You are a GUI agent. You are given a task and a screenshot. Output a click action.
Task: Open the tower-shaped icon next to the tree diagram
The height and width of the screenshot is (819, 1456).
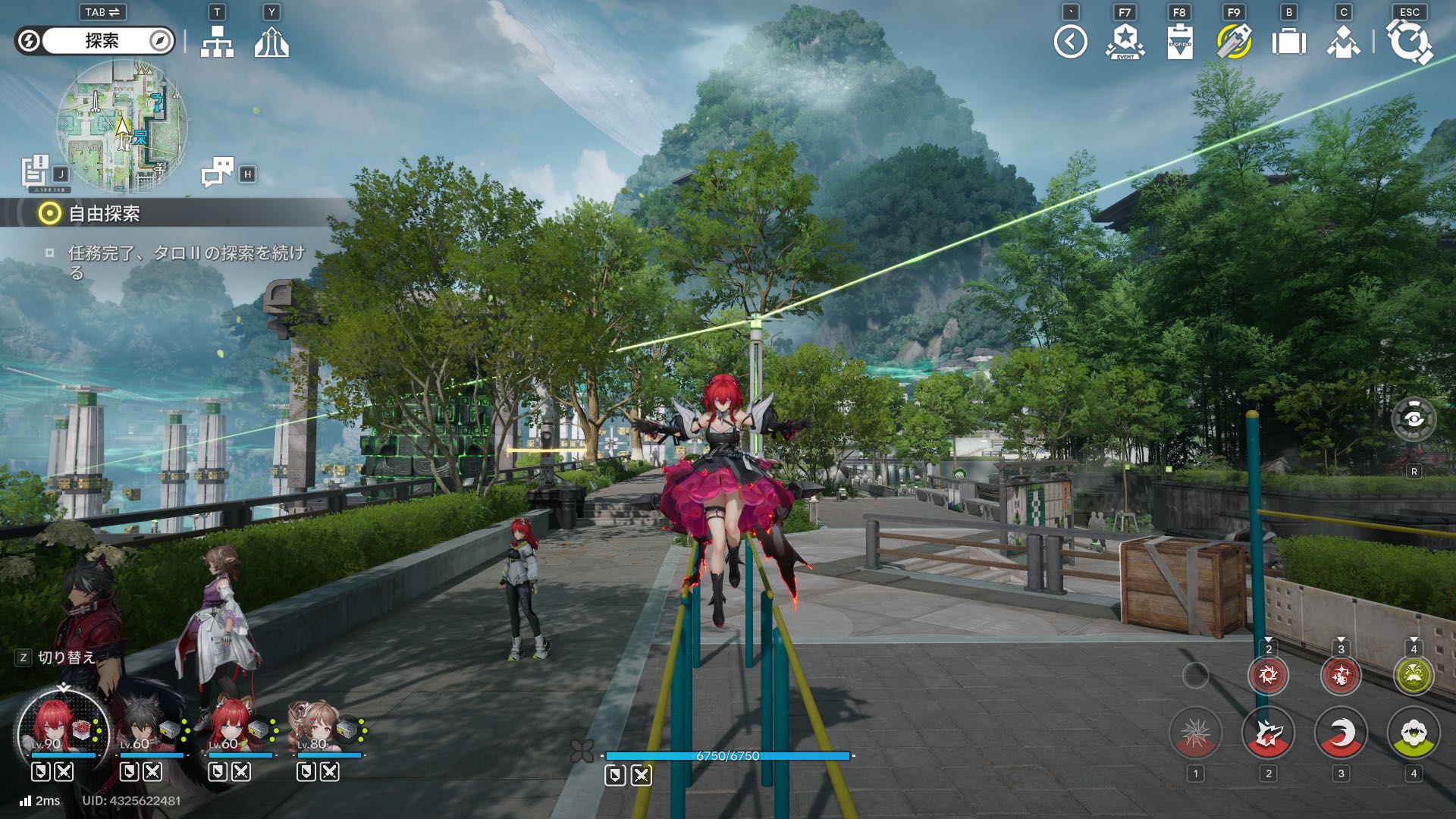(x=271, y=42)
